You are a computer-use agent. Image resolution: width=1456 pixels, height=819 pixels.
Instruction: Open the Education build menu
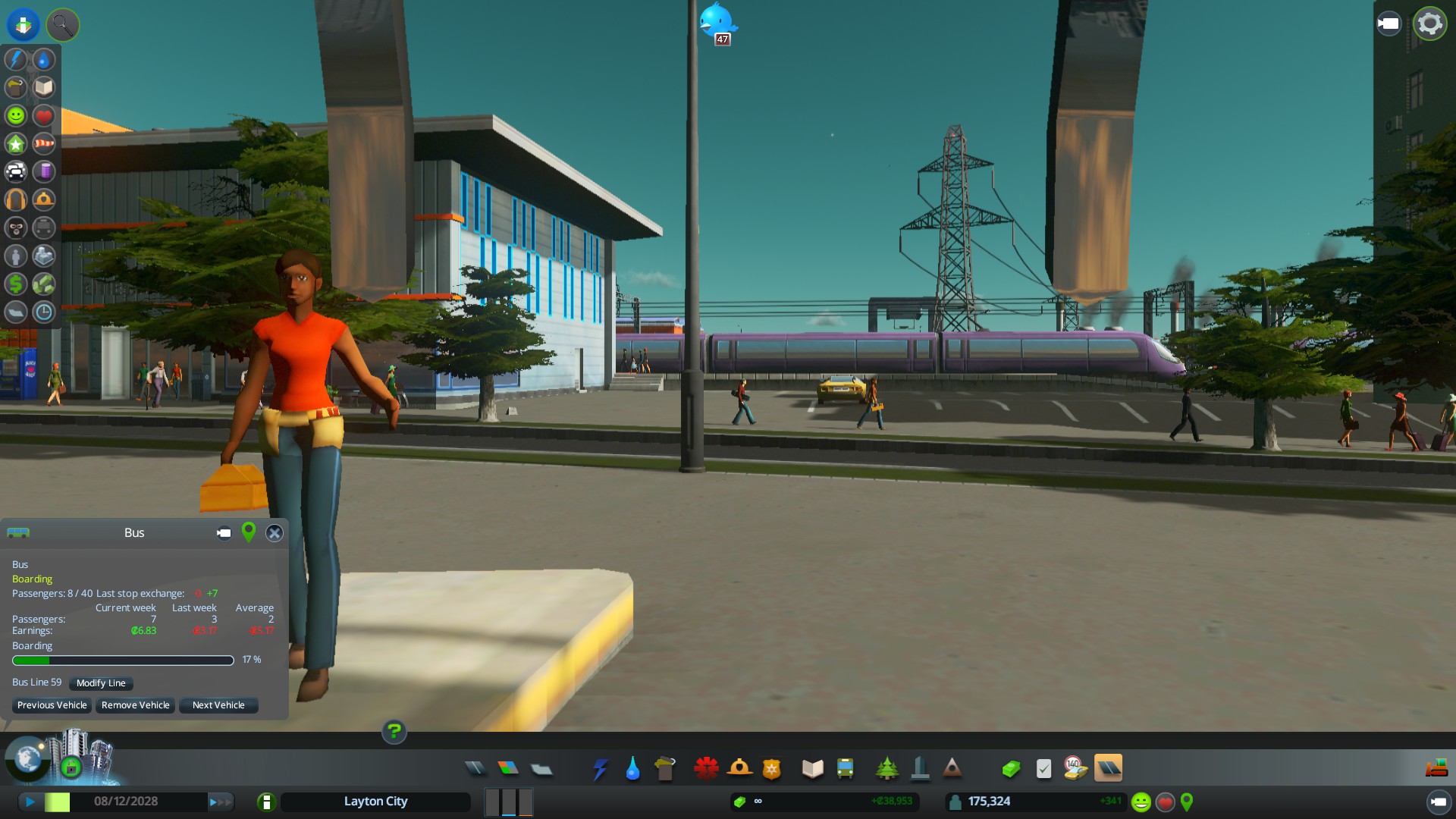(x=812, y=769)
